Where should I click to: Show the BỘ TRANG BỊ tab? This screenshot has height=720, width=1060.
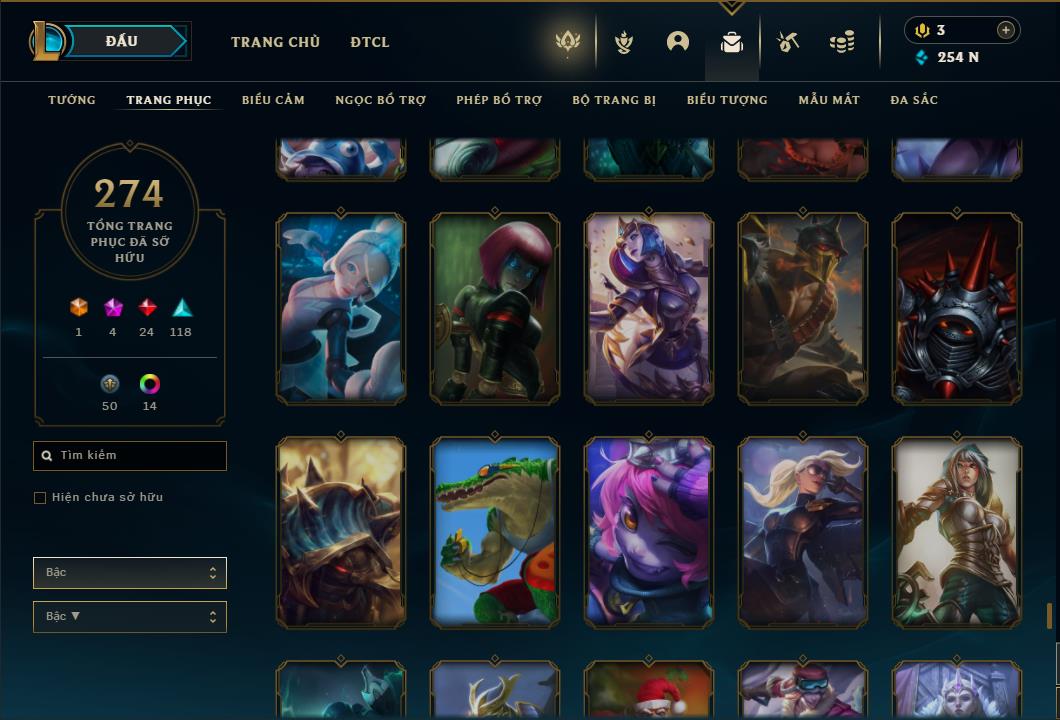[x=614, y=100]
